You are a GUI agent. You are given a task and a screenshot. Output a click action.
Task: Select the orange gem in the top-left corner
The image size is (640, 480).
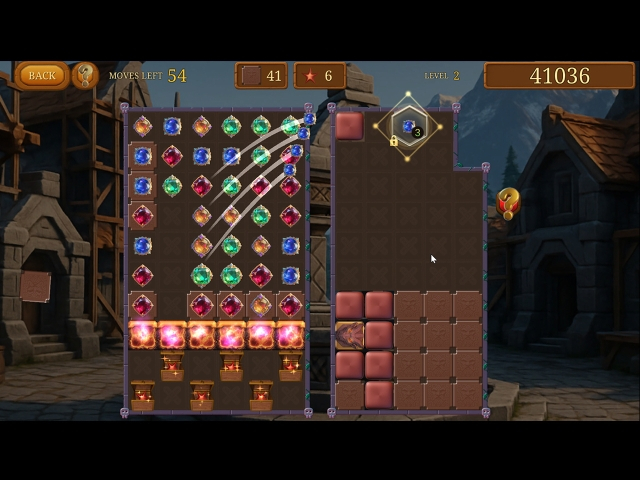pos(142,126)
